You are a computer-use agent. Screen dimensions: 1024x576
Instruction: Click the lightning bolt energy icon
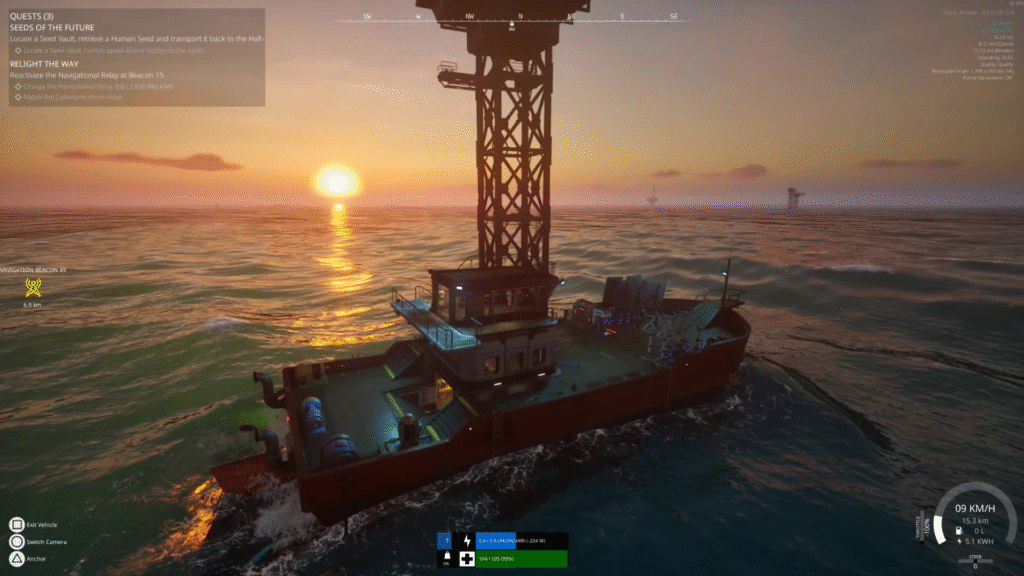(466, 540)
